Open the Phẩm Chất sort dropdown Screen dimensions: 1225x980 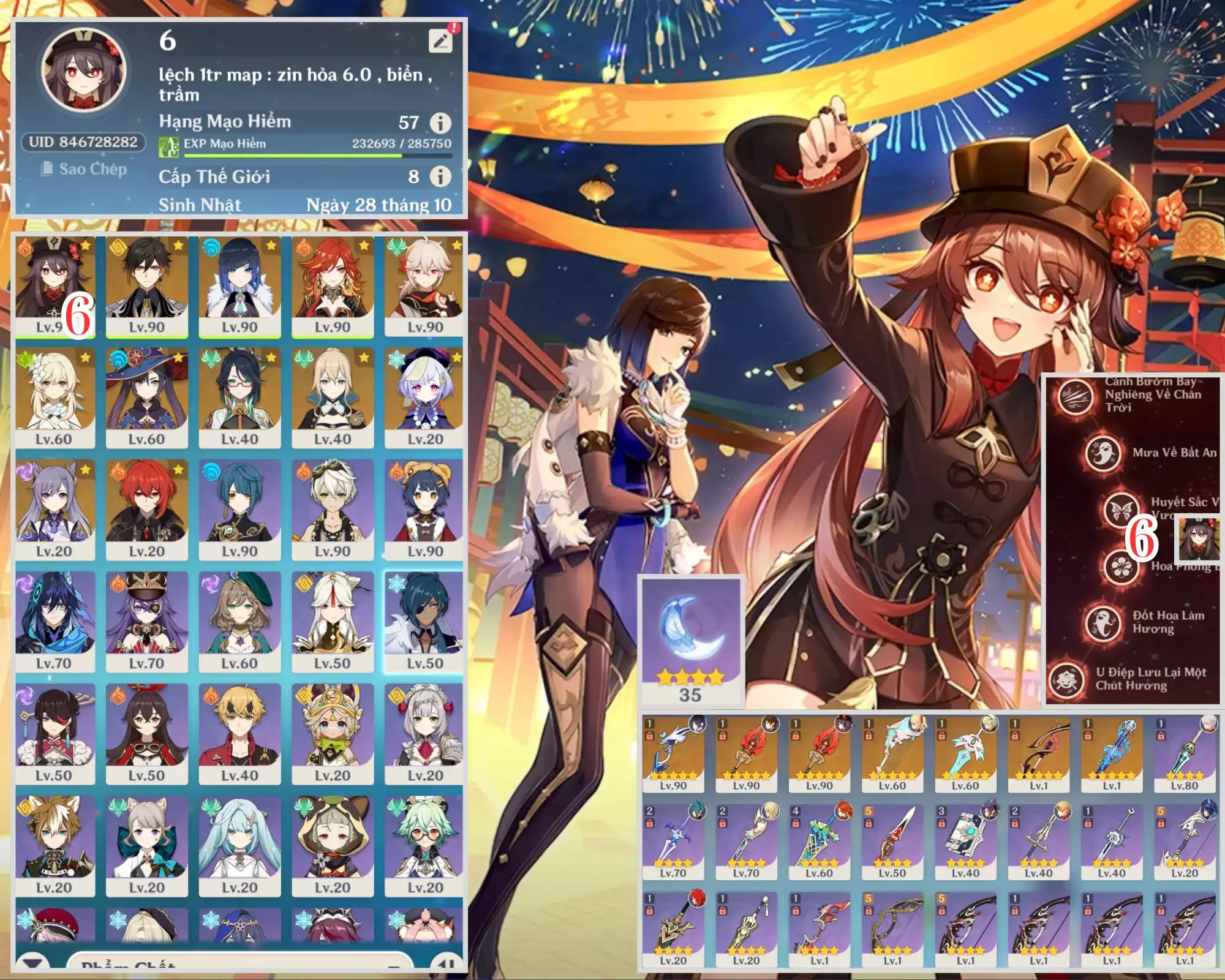[239, 964]
